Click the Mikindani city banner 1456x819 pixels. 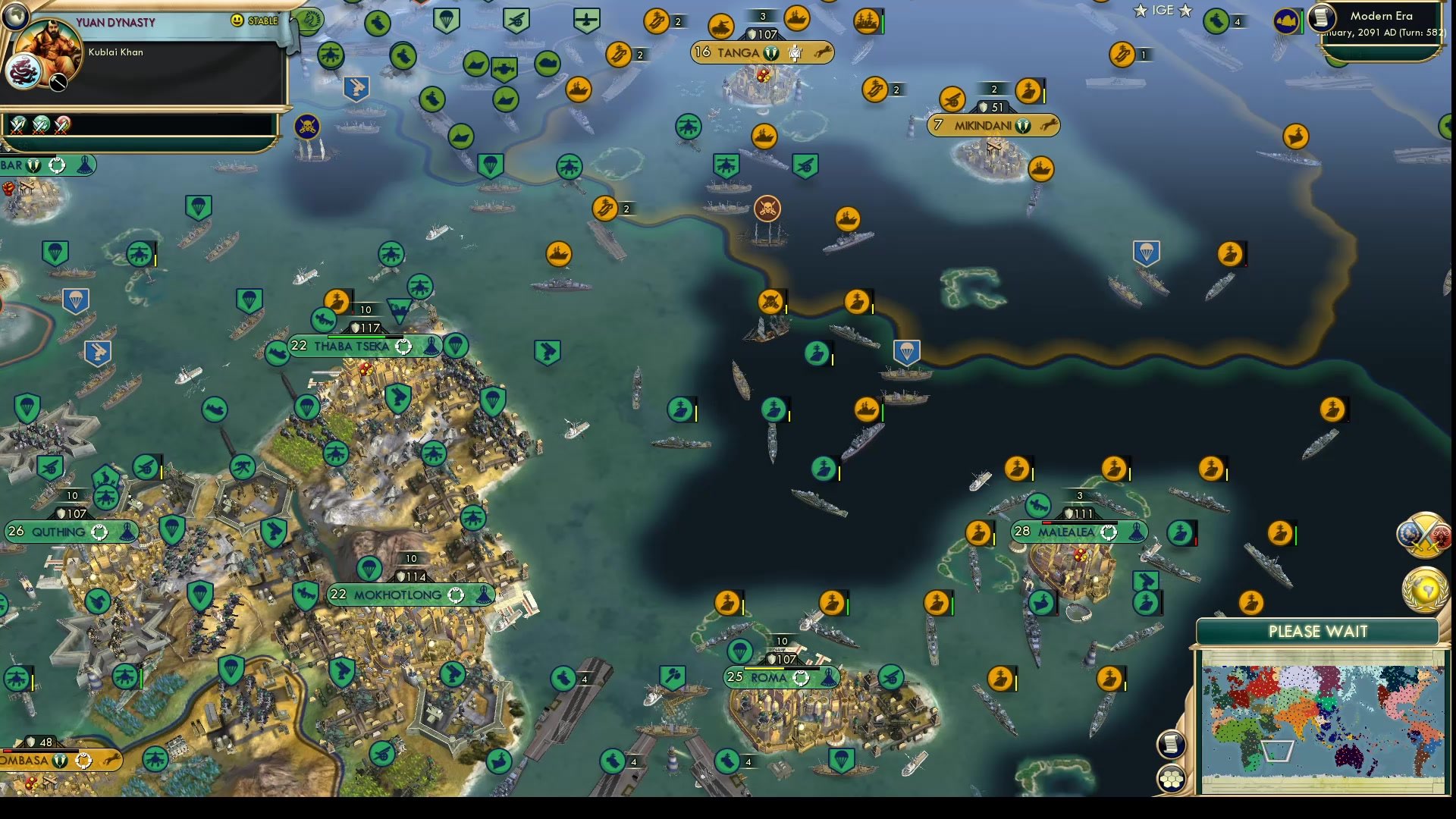coord(993,125)
